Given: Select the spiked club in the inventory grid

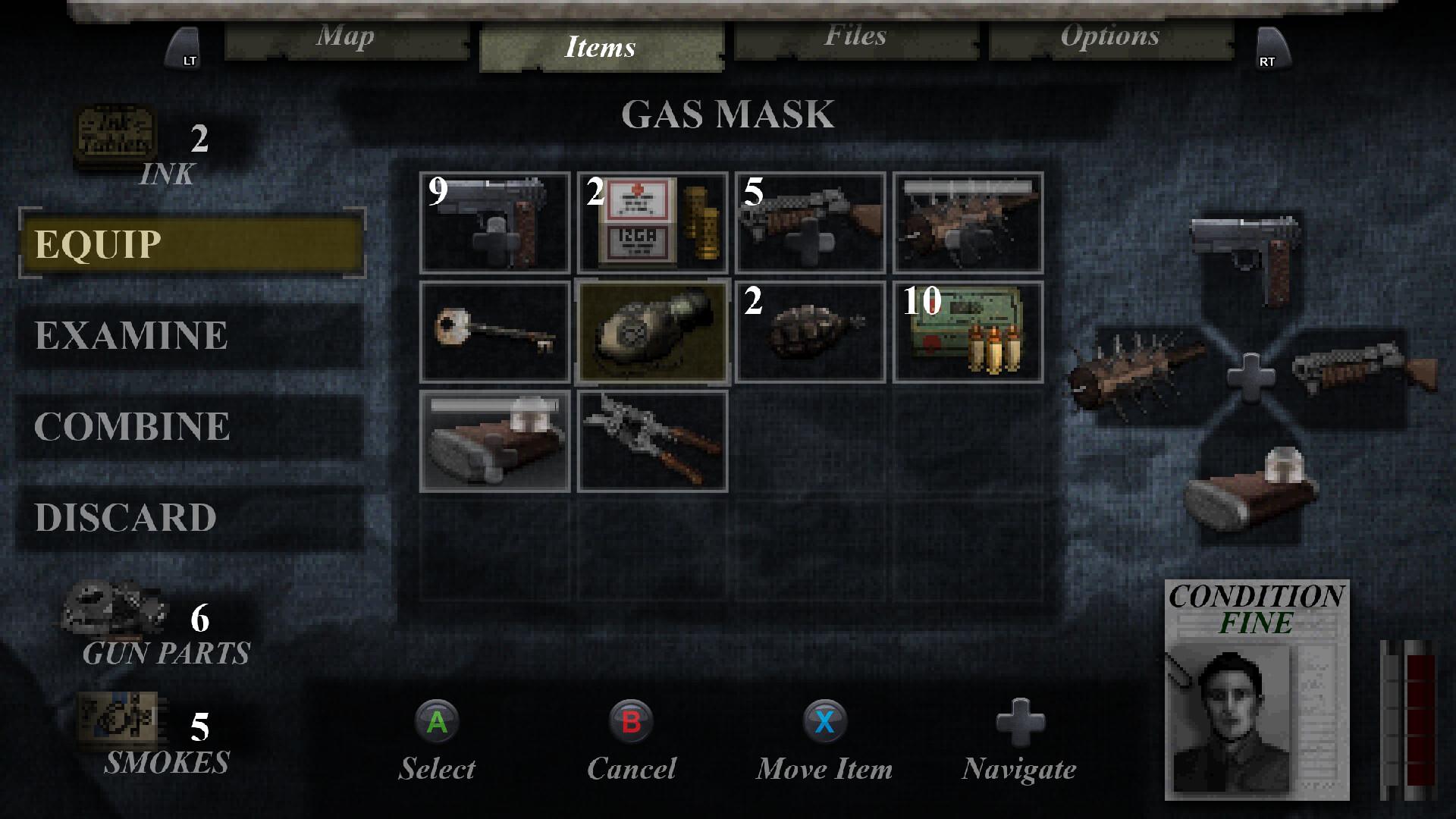Looking at the screenshot, I should click(x=968, y=223).
